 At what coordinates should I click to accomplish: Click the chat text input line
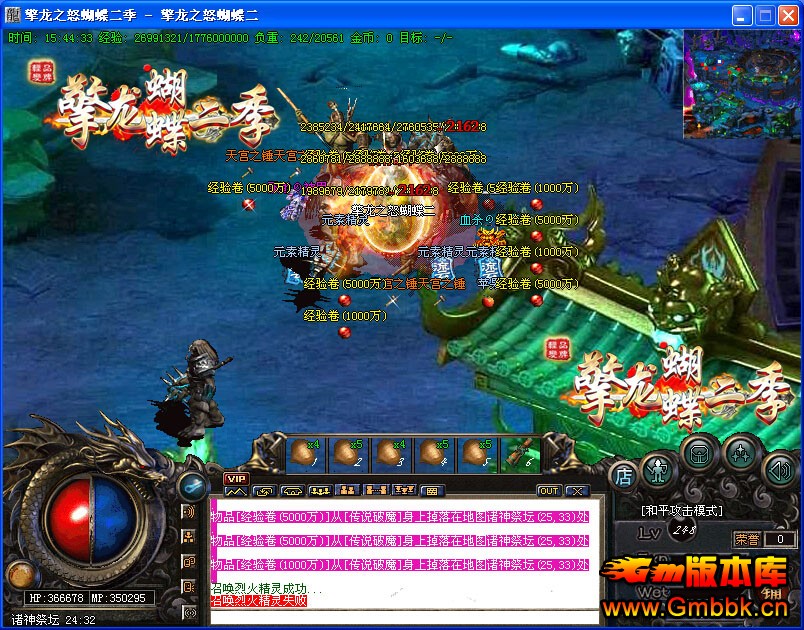tap(400, 616)
